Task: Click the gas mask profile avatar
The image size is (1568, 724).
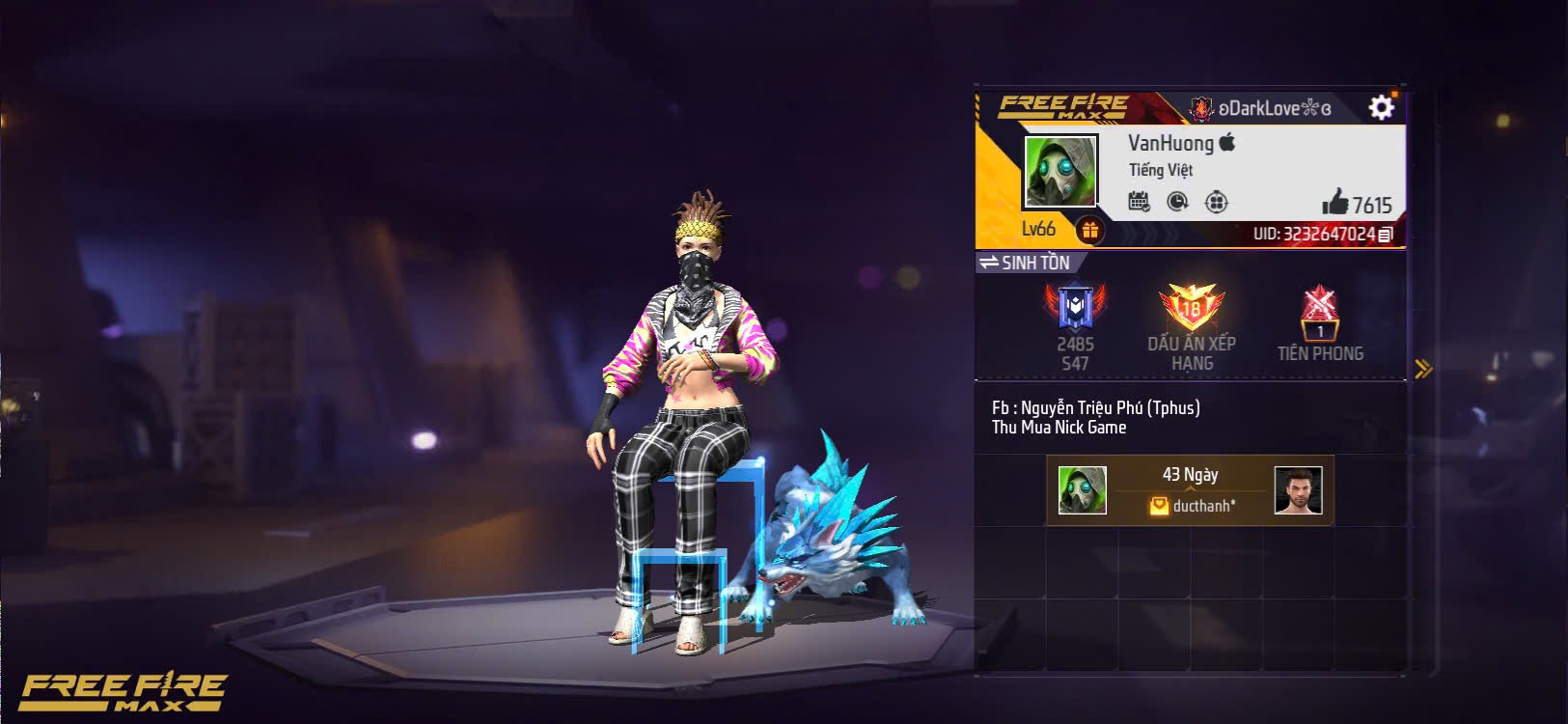Action: (x=1060, y=172)
